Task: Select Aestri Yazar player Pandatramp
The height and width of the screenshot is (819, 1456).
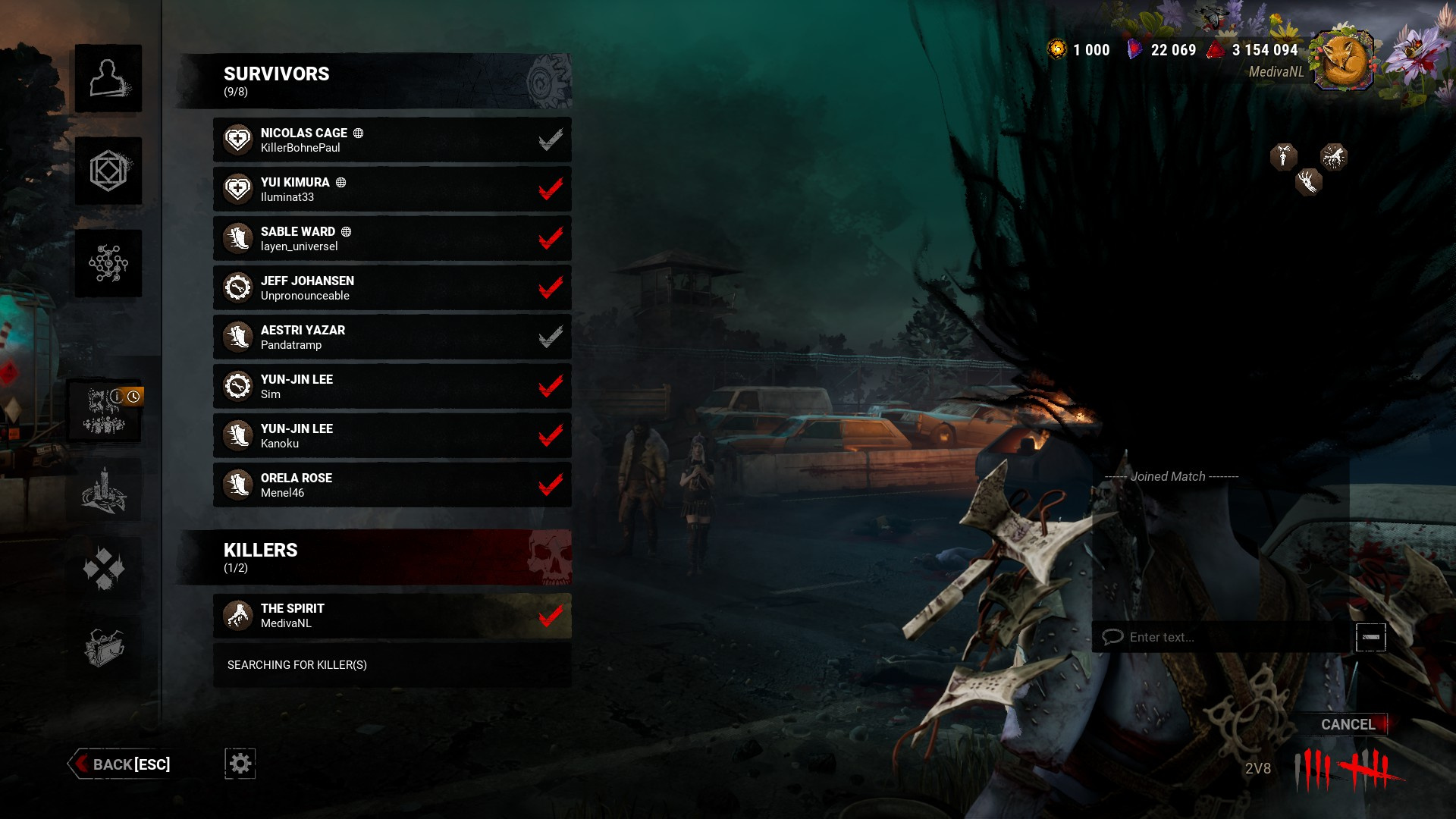Action: 392,337
